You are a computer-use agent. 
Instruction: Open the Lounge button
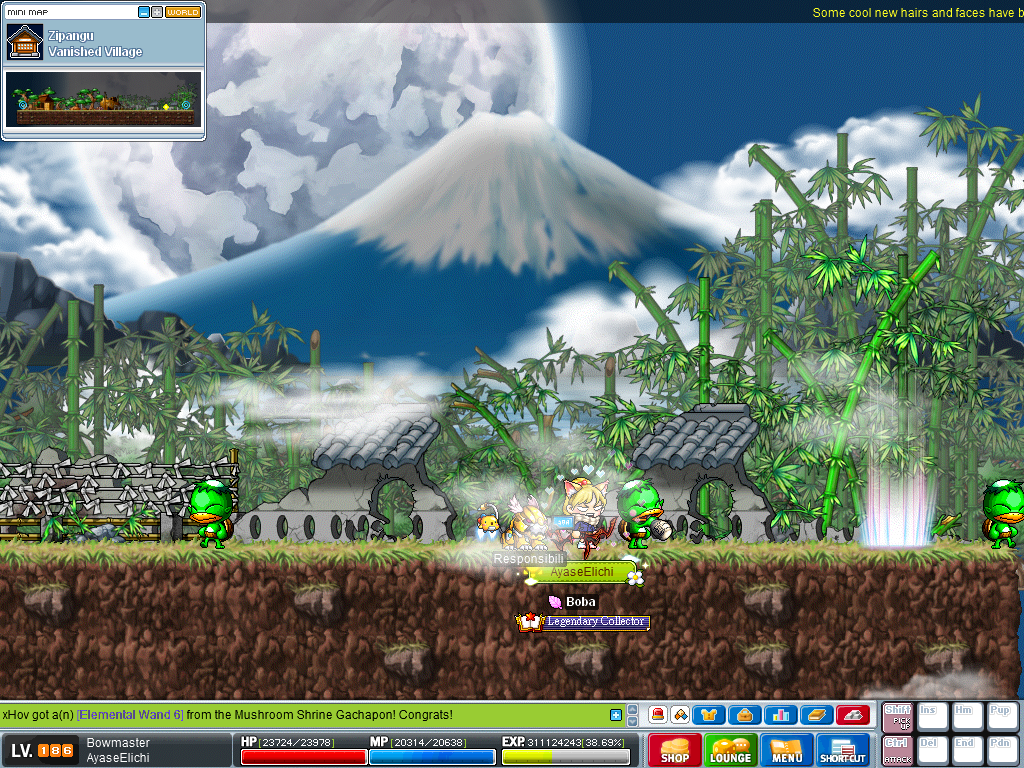tap(731, 751)
